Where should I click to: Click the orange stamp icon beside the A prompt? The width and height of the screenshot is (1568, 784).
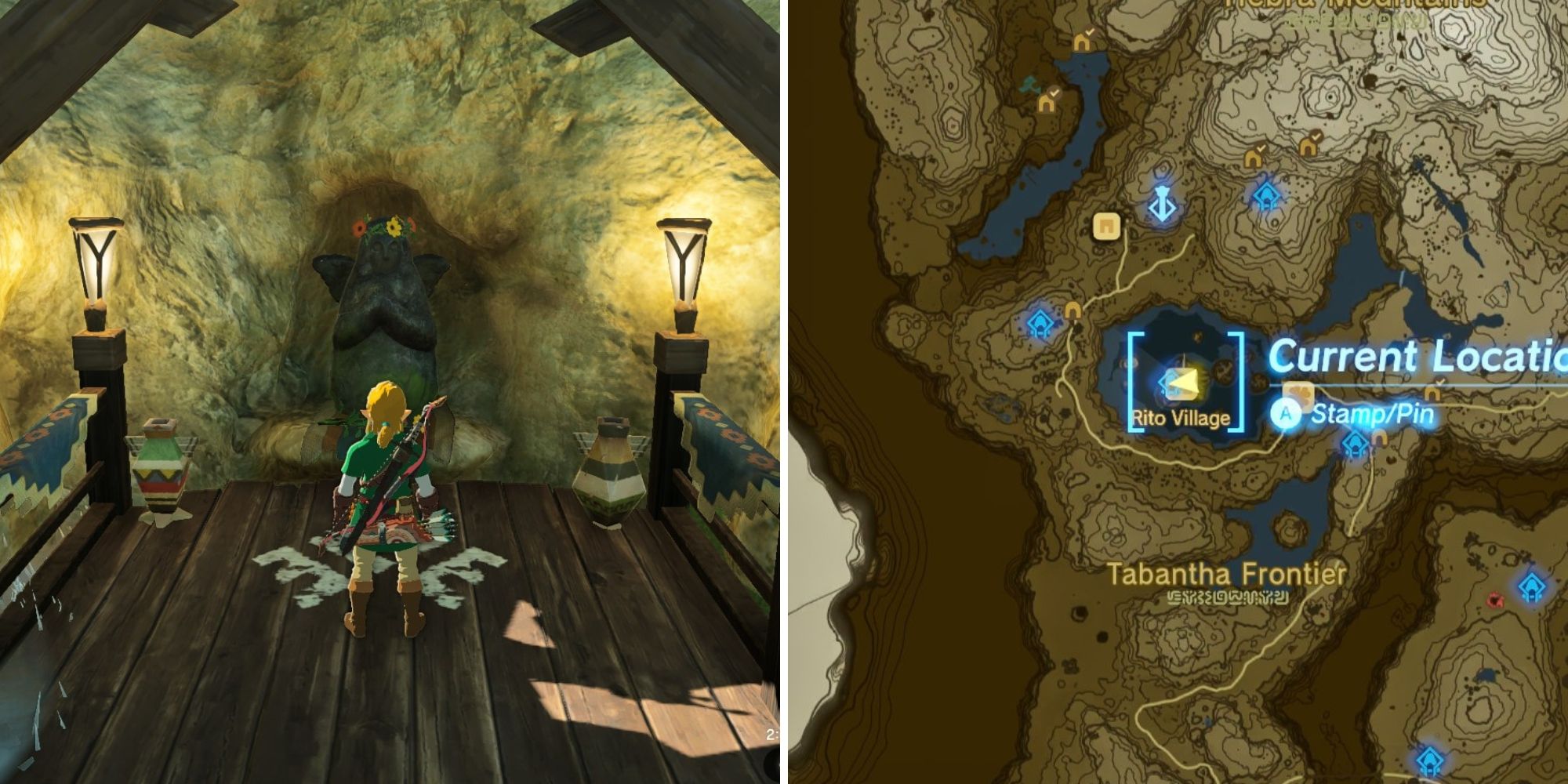(1298, 394)
